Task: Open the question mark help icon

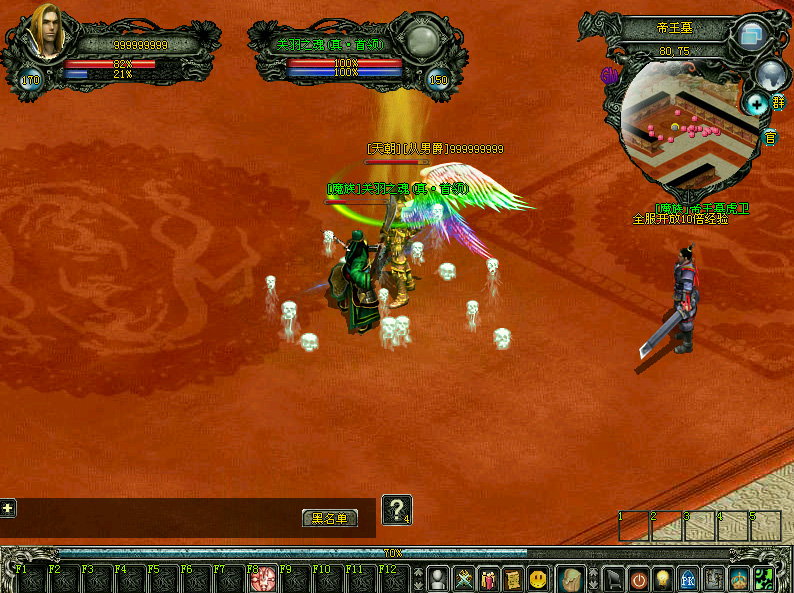Action: tap(397, 510)
